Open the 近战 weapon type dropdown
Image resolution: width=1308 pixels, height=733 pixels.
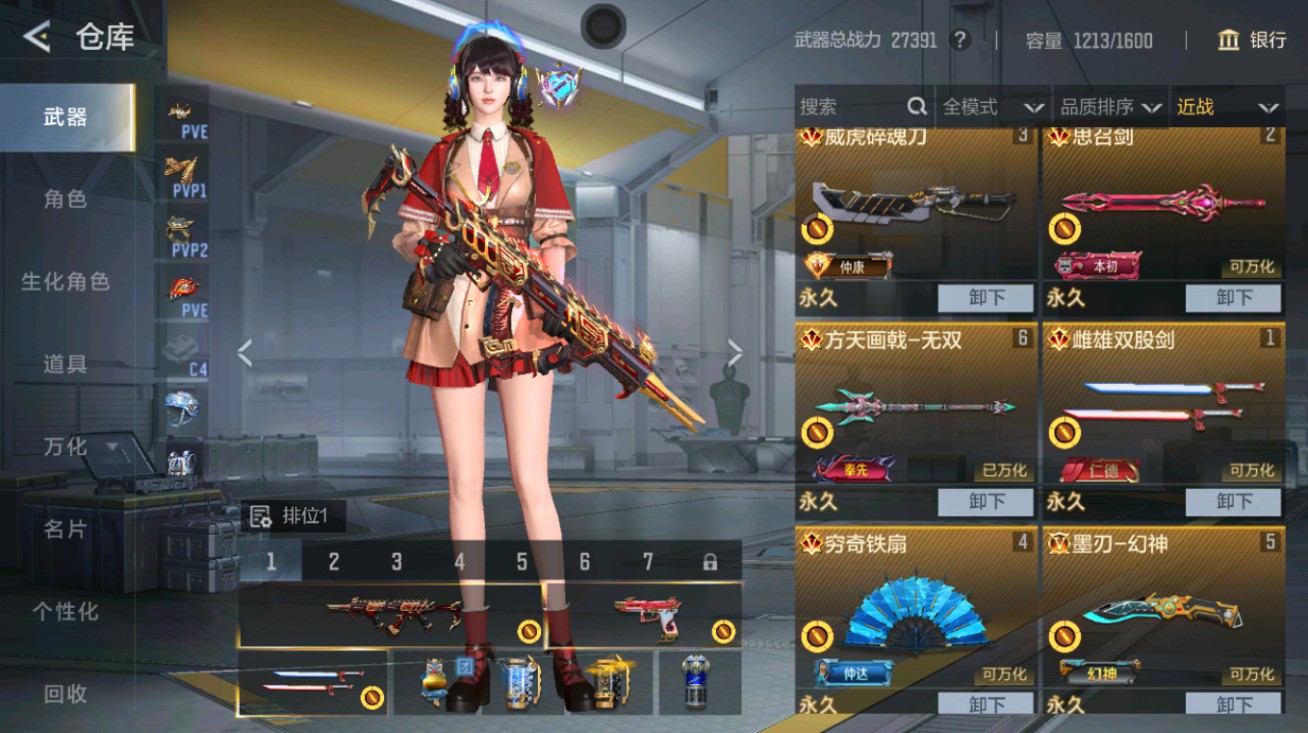(x=1228, y=106)
